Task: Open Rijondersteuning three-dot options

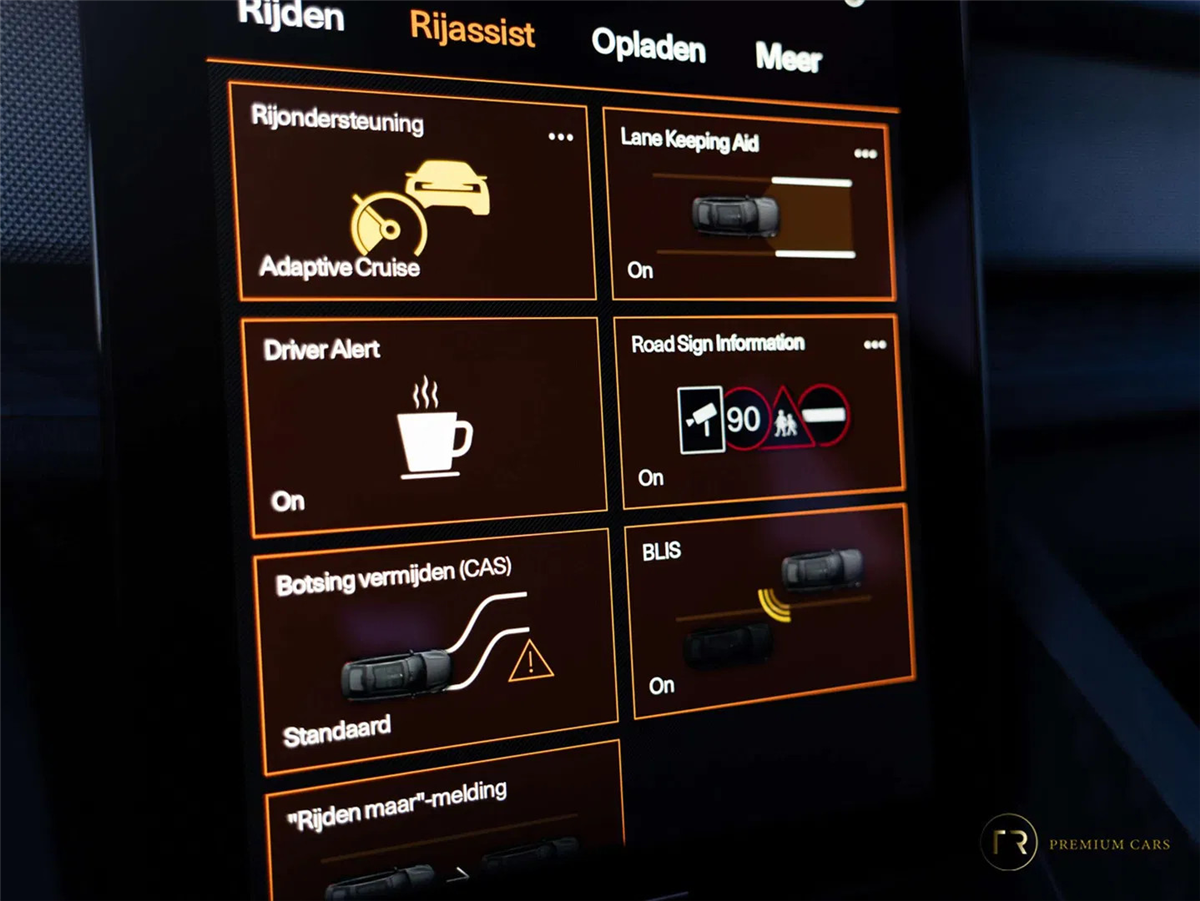Action: (x=561, y=137)
